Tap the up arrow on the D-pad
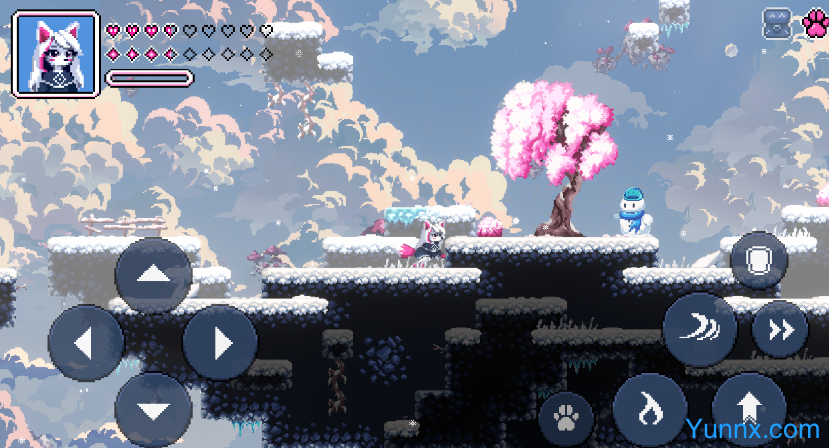 pyautogui.click(x=153, y=276)
